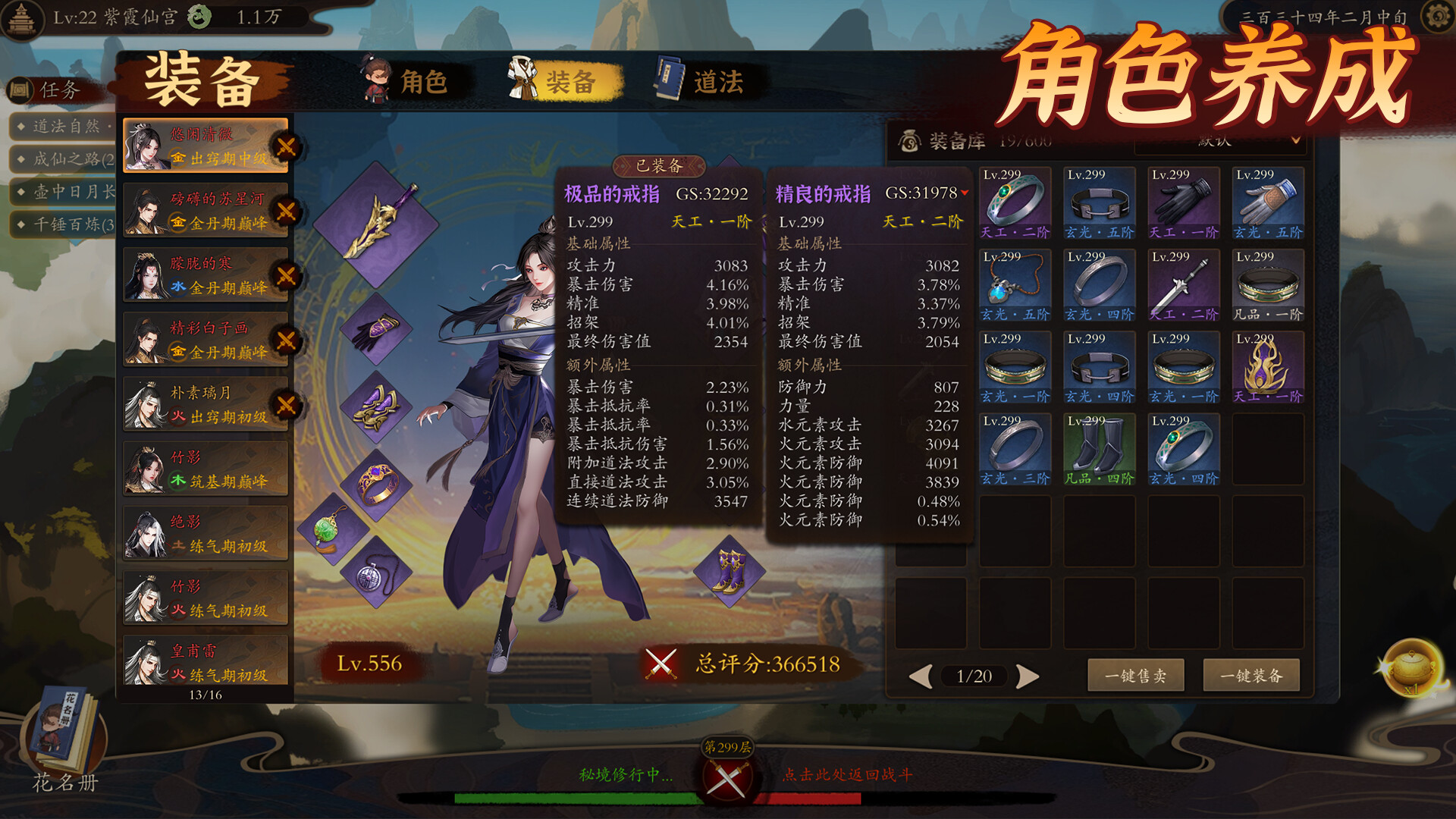Select character 磅礴的苏星河 in the list
The height and width of the screenshot is (819, 1456).
pos(206,210)
